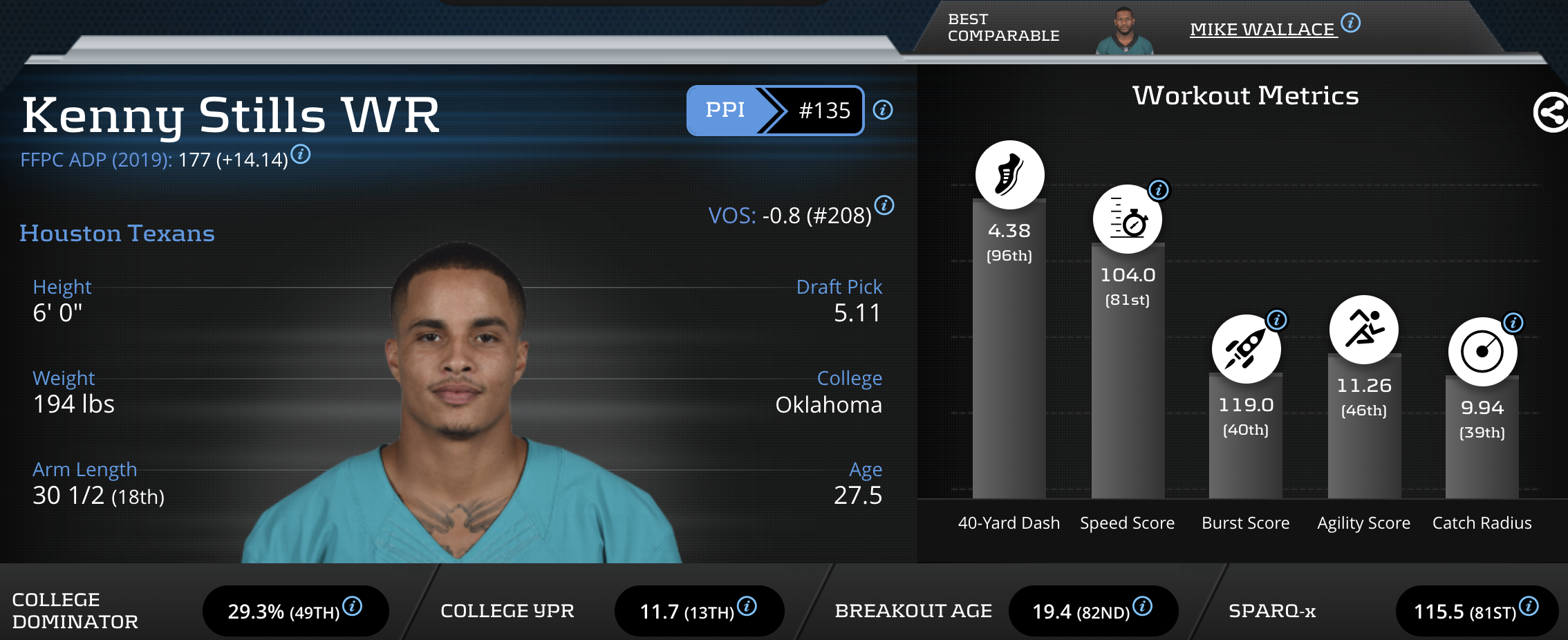Screen dimensions: 1568x640
Task: Open the Catch Radius info icon
Action: [x=1513, y=323]
